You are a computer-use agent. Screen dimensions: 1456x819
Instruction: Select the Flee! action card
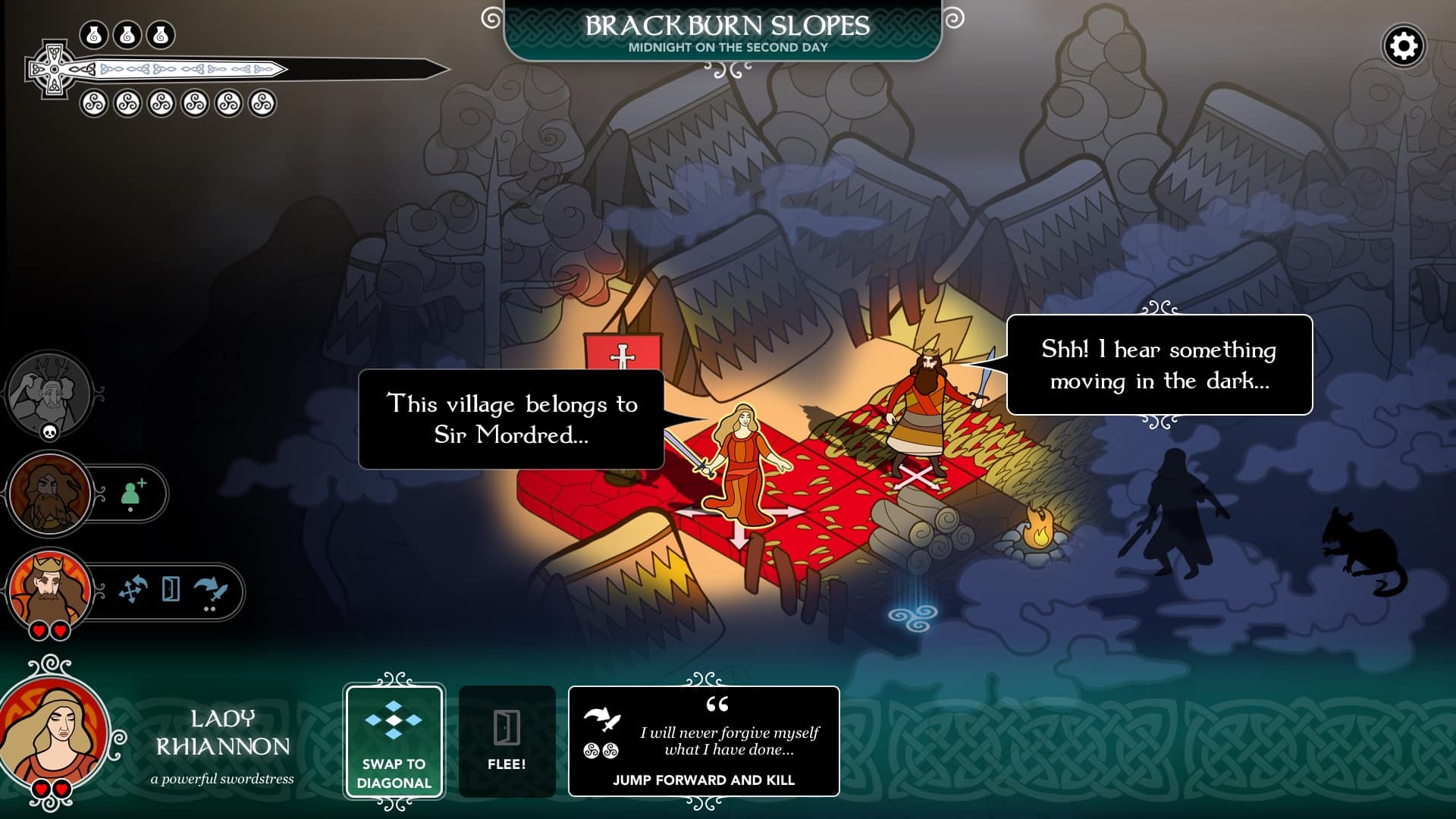(507, 742)
